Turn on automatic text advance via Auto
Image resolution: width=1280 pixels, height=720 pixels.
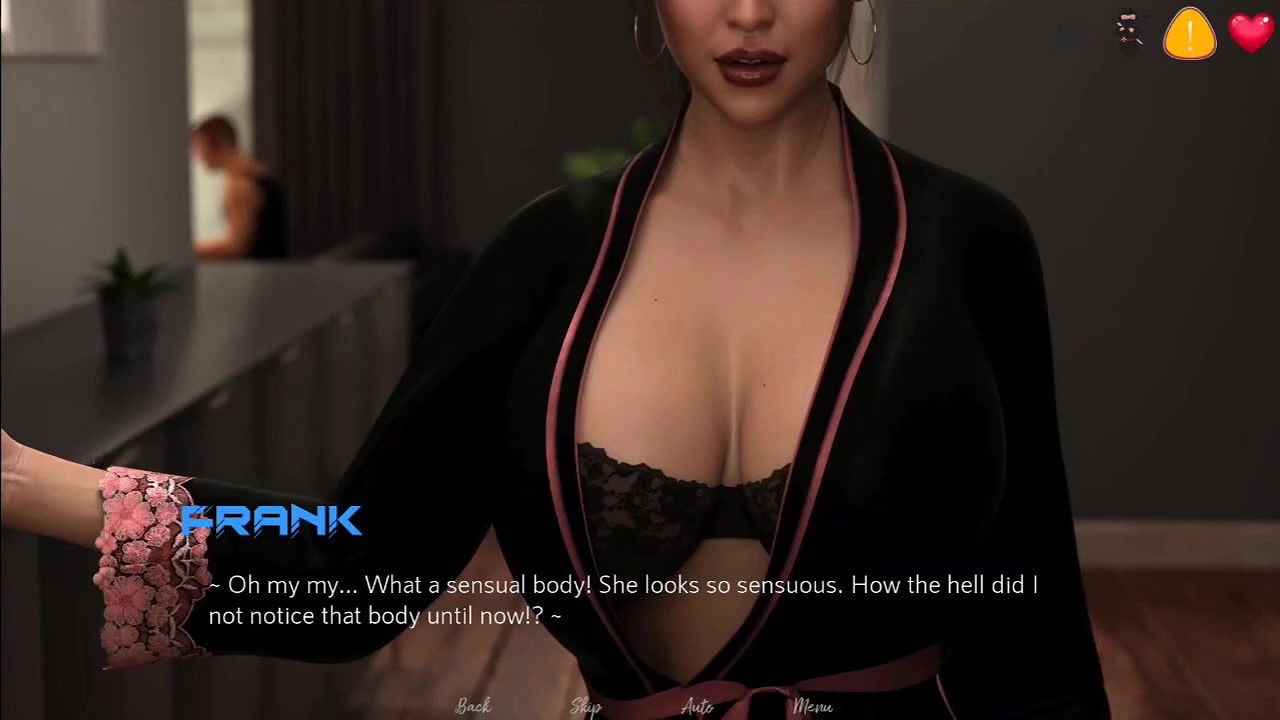tap(697, 706)
